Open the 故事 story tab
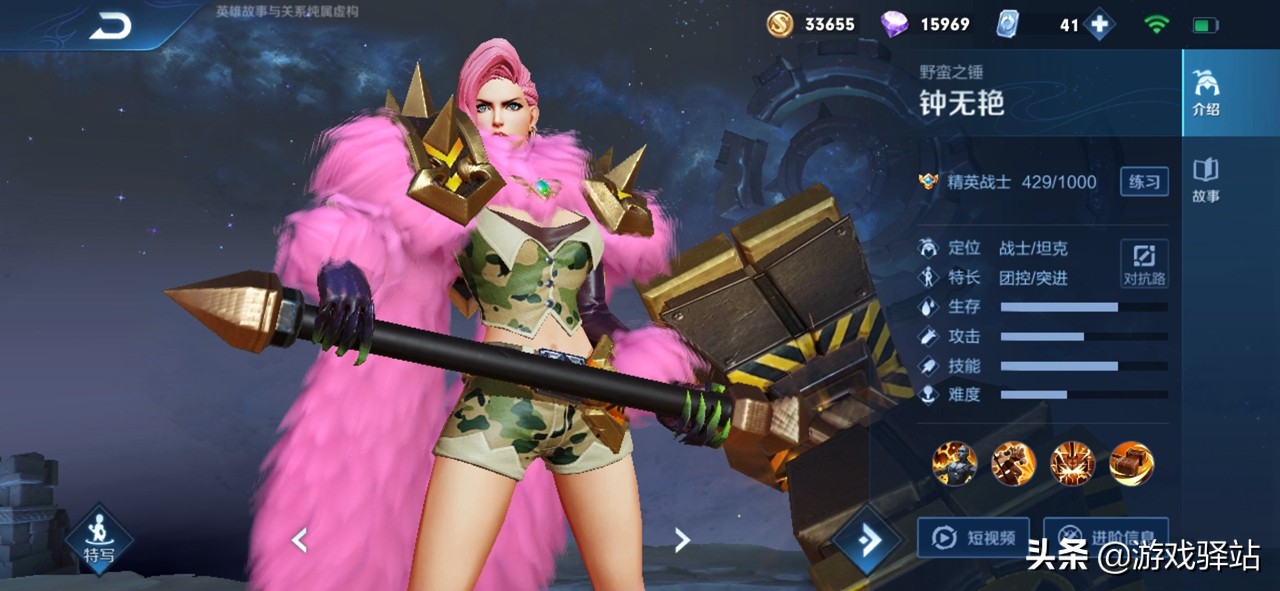Viewport: 1280px width, 591px height. (x=1206, y=180)
